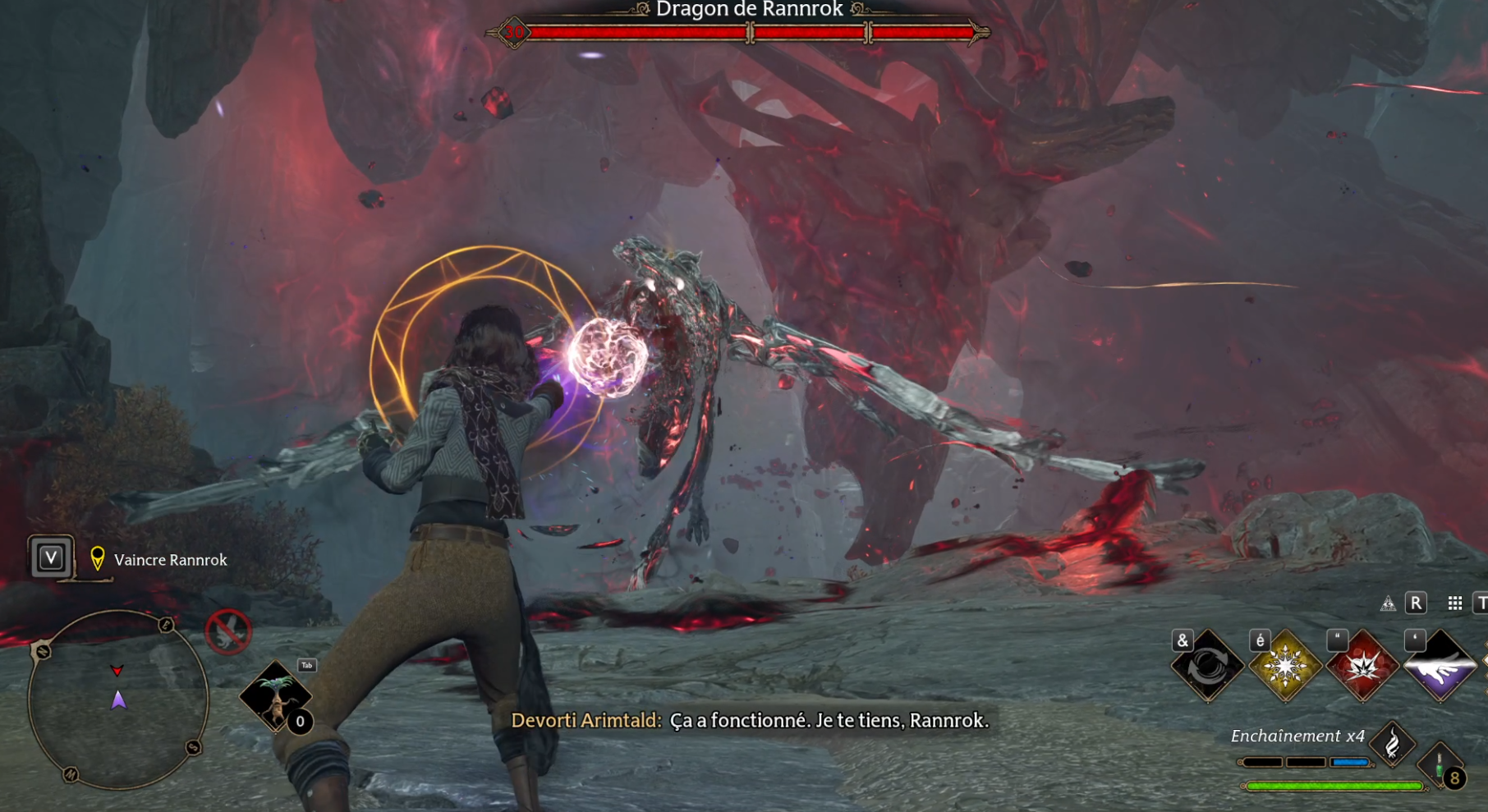Image resolution: width=1488 pixels, height=812 pixels.
Task: Trigger the Ancient Magic flame icon
Action: [x=1393, y=744]
